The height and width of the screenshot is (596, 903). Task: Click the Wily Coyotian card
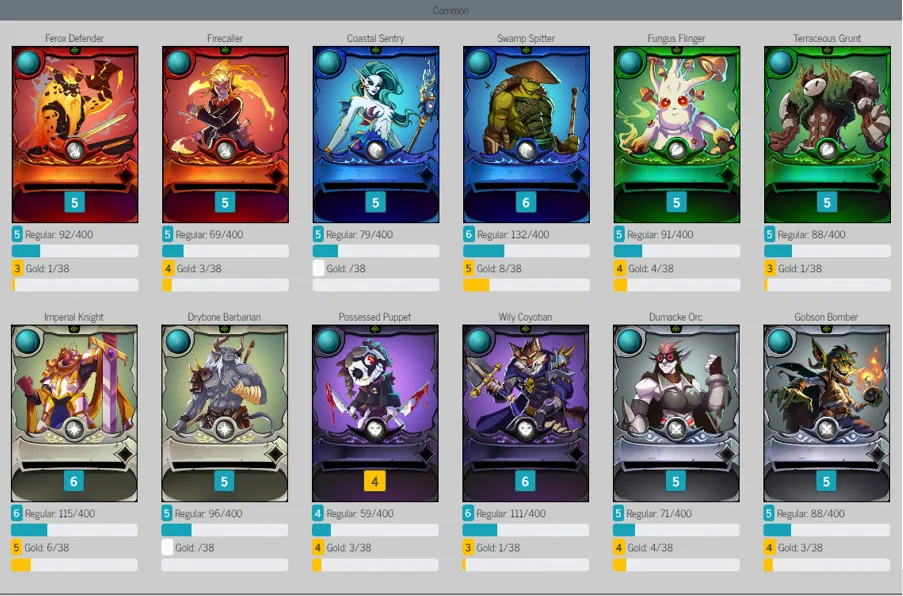[526, 412]
